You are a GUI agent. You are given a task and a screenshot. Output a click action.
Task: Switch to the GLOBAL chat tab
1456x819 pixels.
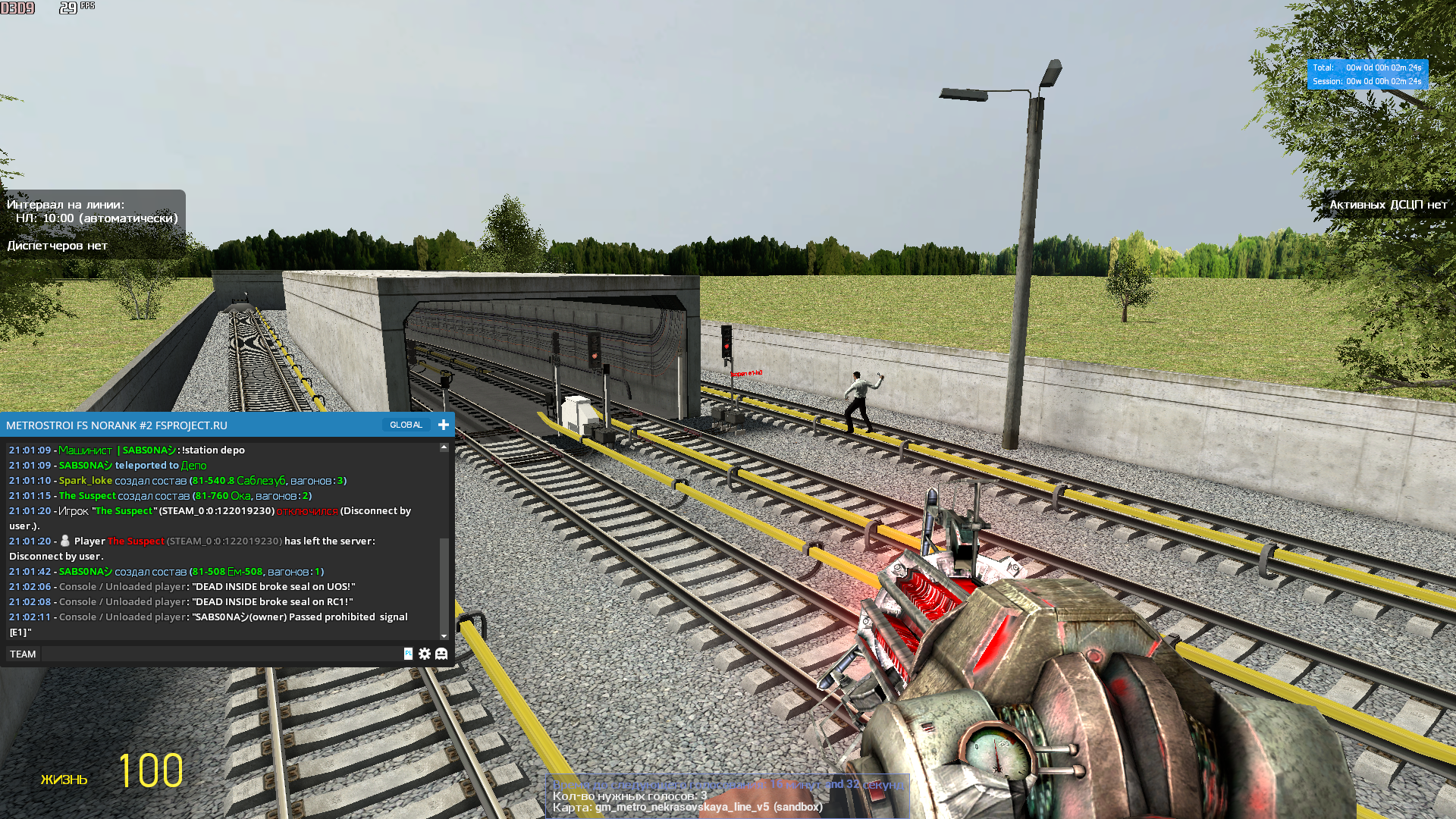406,425
